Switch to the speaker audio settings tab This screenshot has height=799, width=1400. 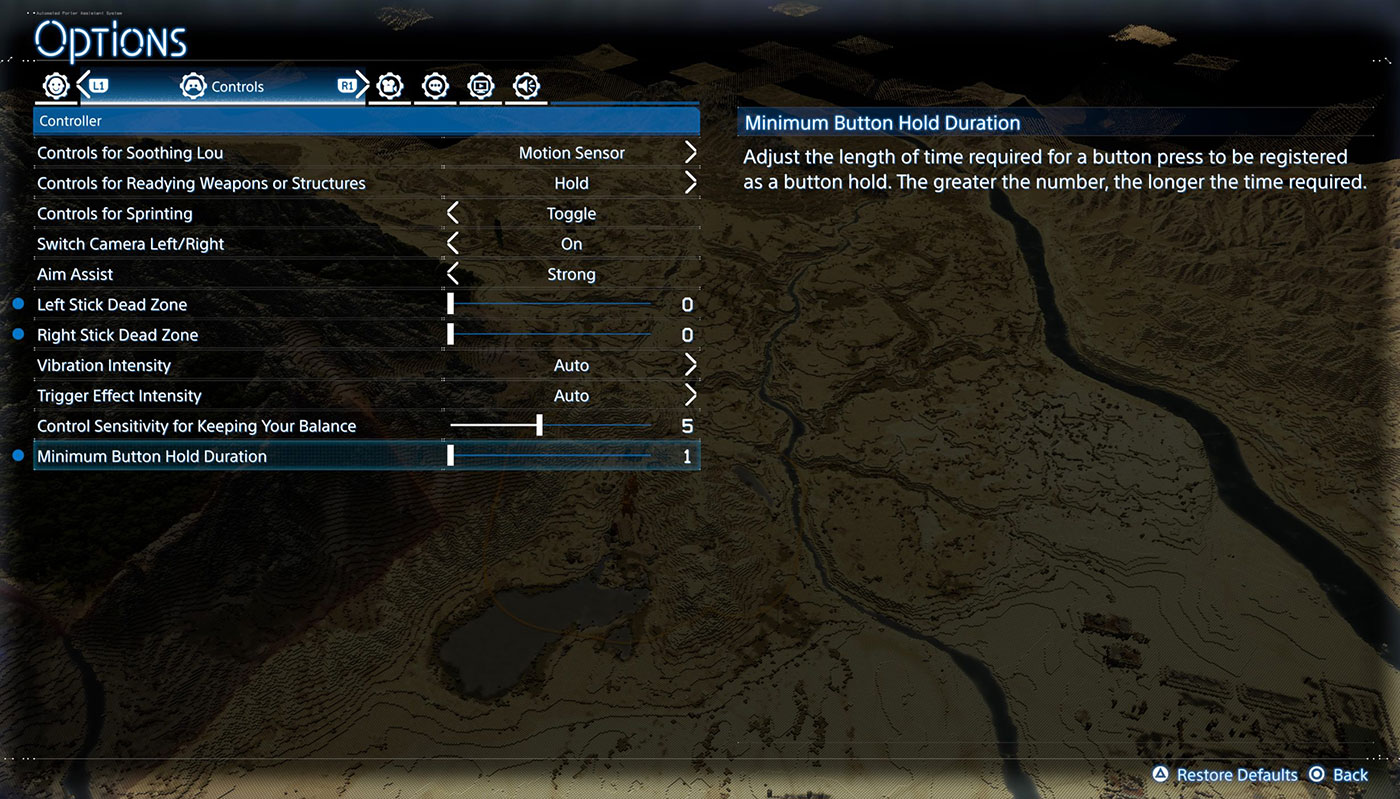click(x=526, y=87)
